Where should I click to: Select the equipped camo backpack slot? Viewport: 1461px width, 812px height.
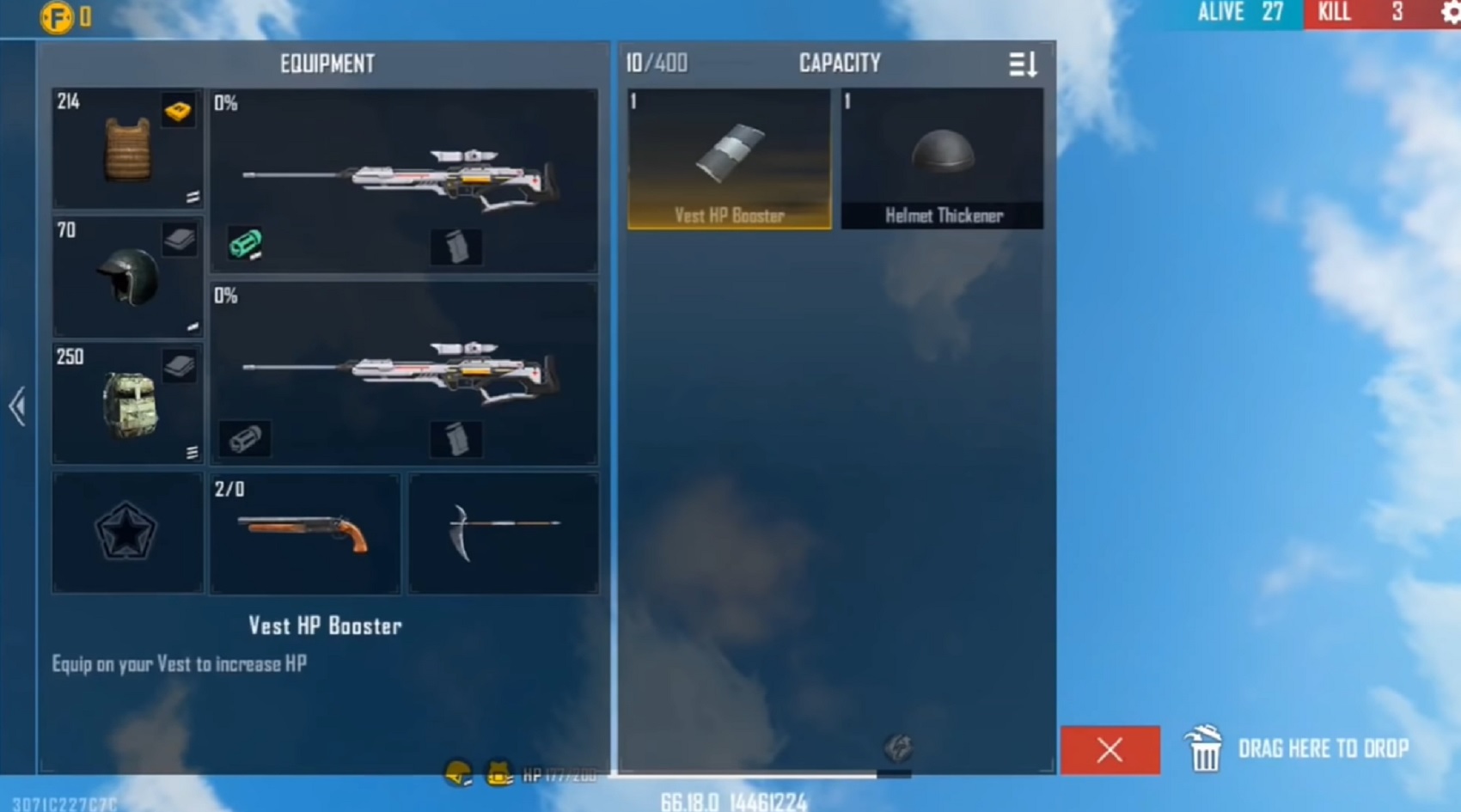click(x=127, y=404)
